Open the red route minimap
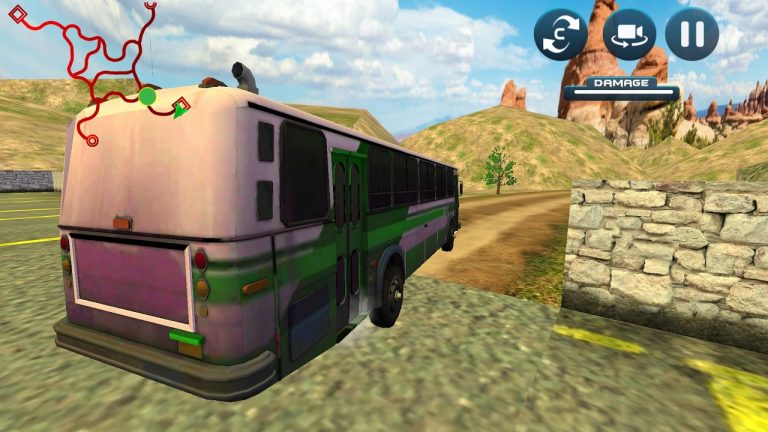Image resolution: width=768 pixels, height=432 pixels. coord(96,70)
